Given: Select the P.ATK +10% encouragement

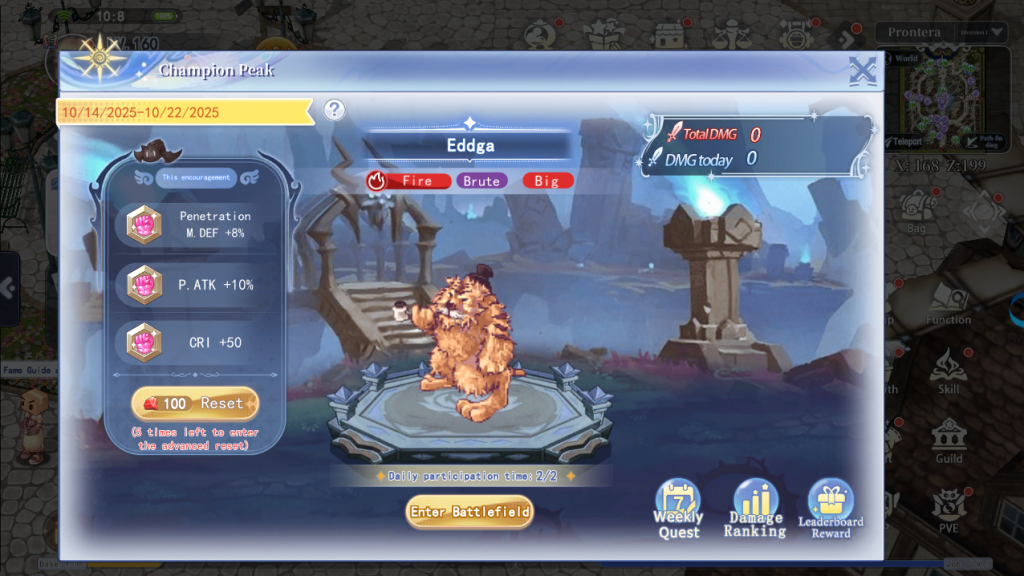Looking at the screenshot, I should (195, 285).
